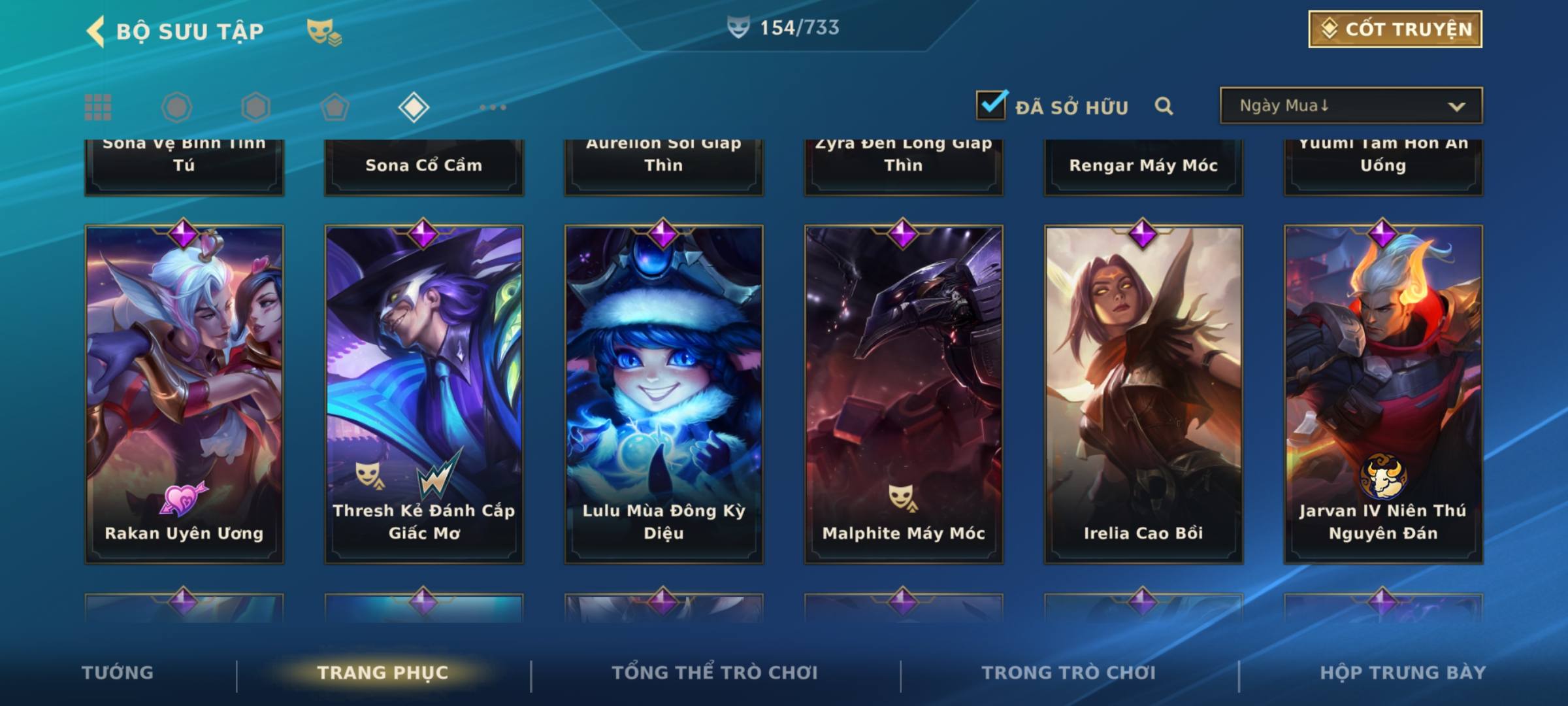Screen dimensions: 1568x706
Task: Switch to Tổng Thể Trò Chơi tab
Action: pos(715,673)
